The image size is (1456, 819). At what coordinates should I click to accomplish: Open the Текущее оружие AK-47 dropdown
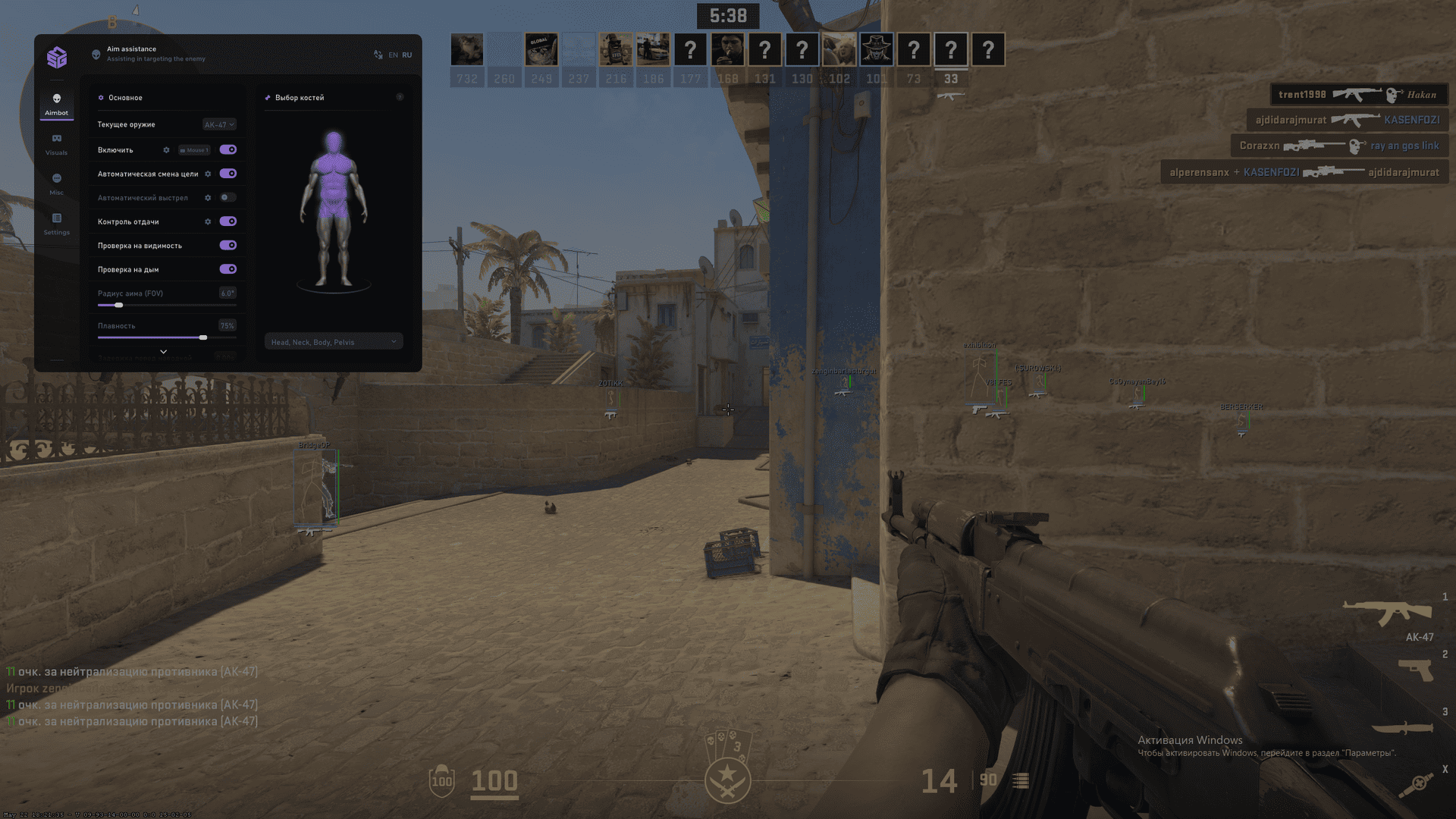(x=218, y=124)
